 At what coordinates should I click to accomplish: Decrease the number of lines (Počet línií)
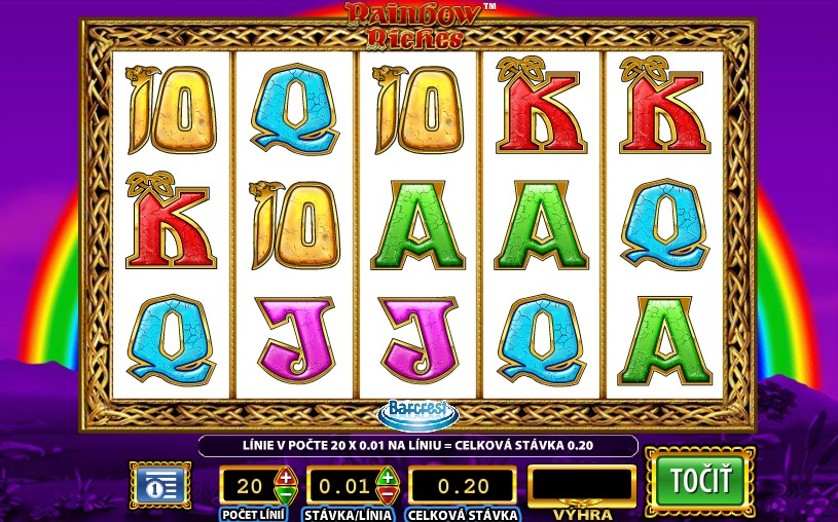coord(284,493)
